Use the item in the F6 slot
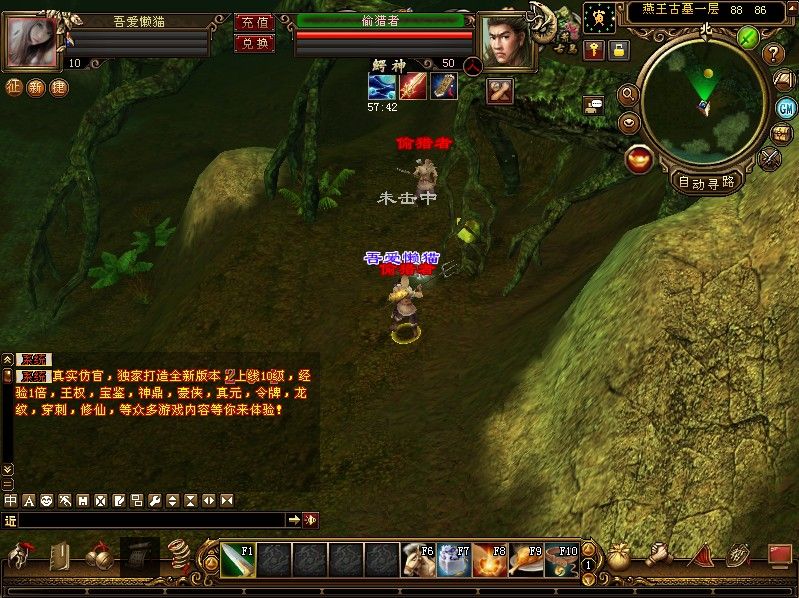Screen dimensions: 799x598 [417, 558]
